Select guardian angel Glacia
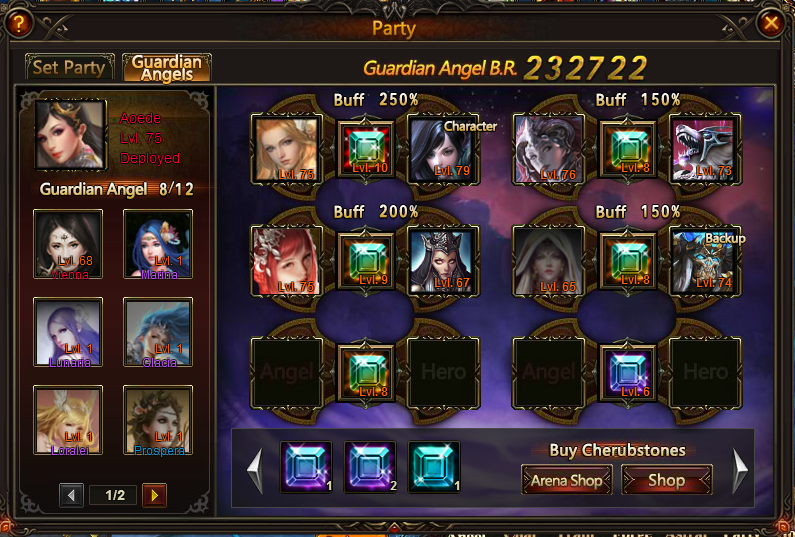 pos(158,332)
